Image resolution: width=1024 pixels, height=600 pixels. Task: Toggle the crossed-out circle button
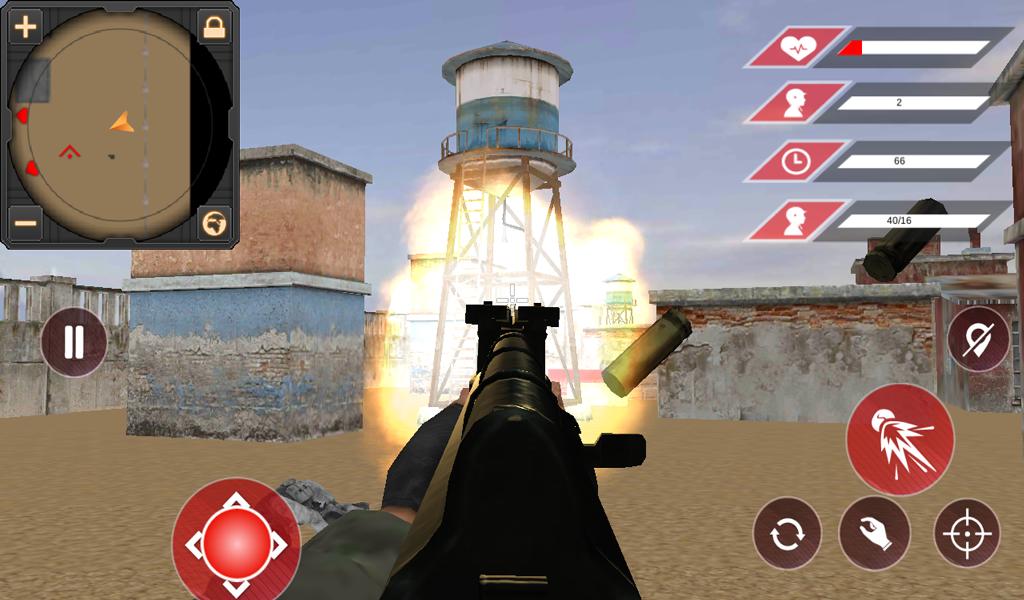click(x=979, y=339)
